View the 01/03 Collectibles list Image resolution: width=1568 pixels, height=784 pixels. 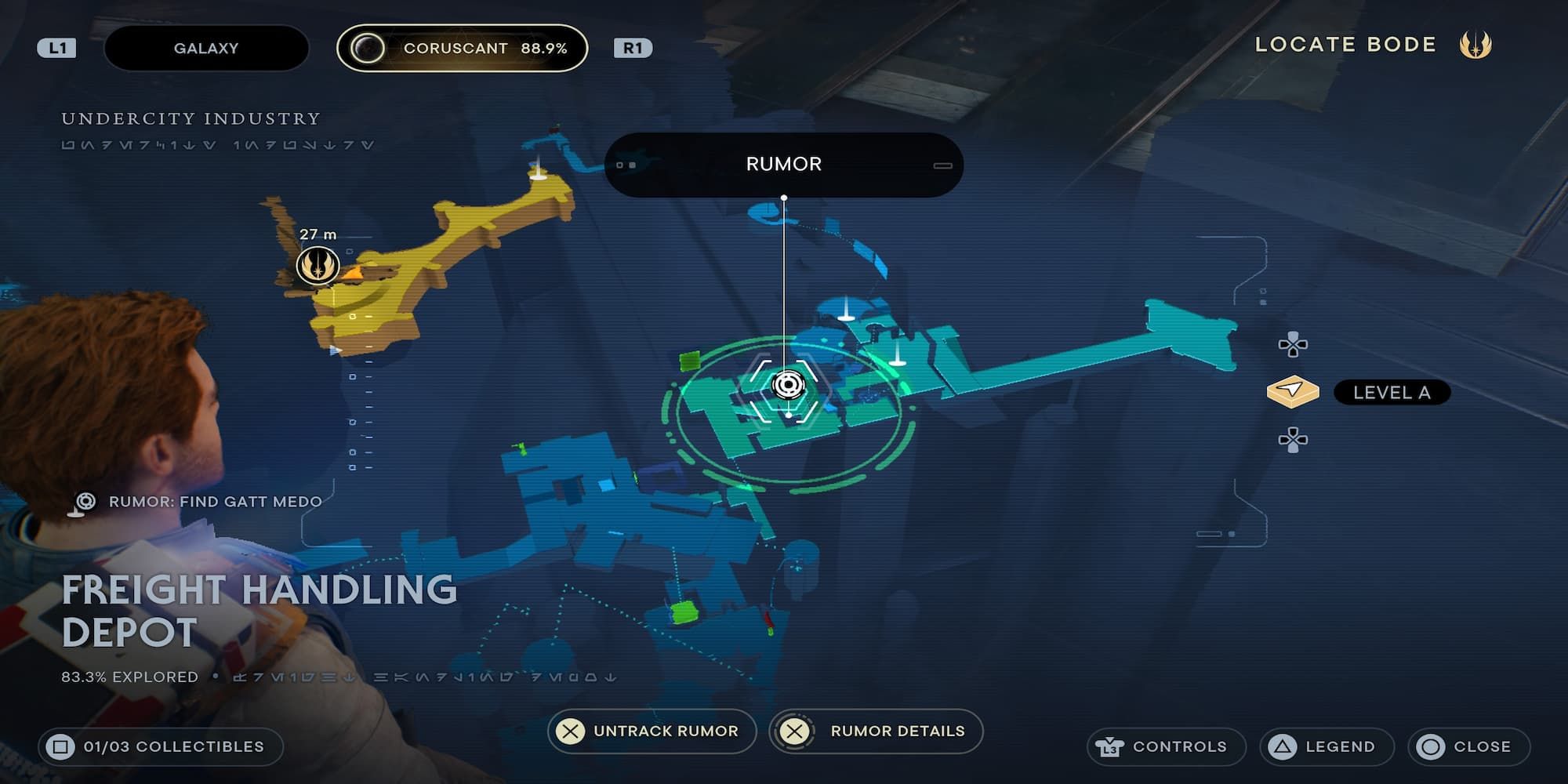(160, 746)
